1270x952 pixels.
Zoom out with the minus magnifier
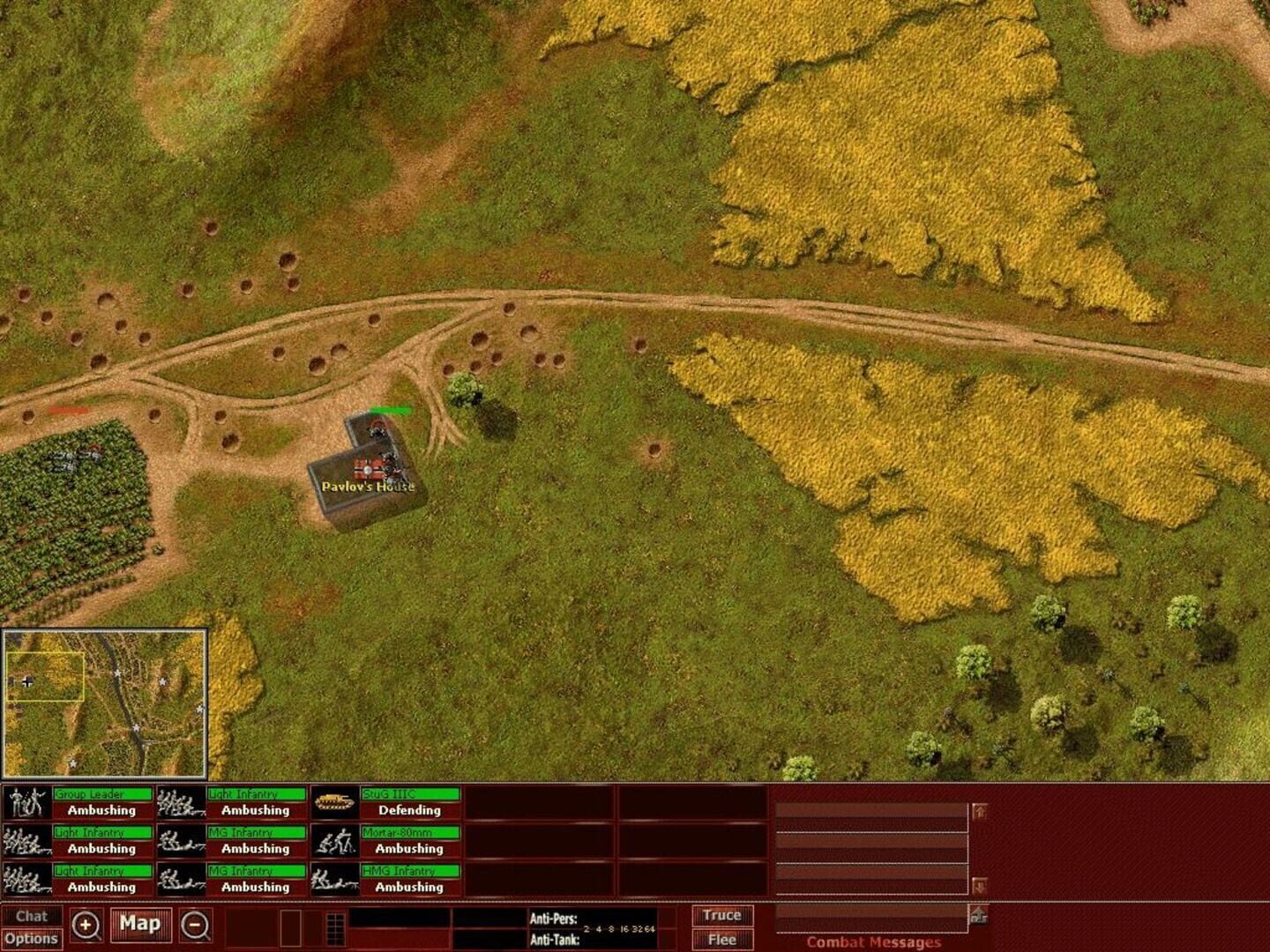pyautogui.click(x=196, y=926)
